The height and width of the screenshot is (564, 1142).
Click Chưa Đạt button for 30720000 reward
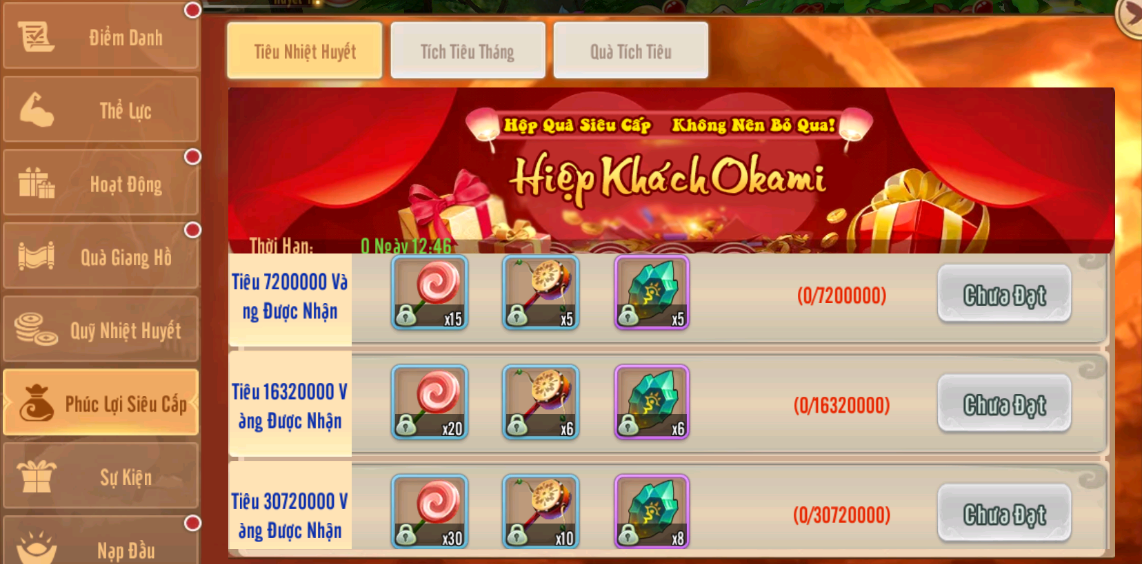[x=1004, y=514]
